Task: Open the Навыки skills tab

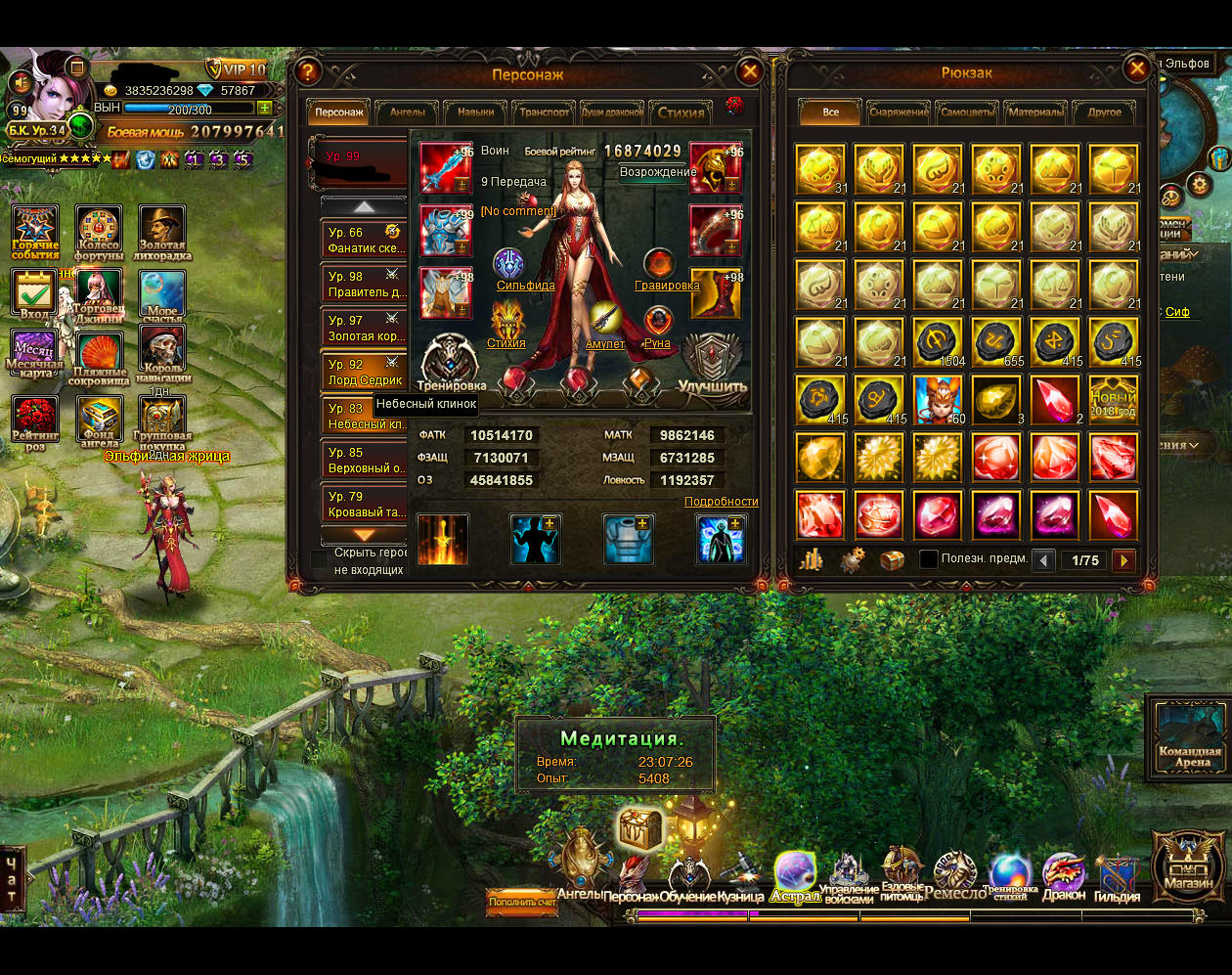Action: pos(475,112)
